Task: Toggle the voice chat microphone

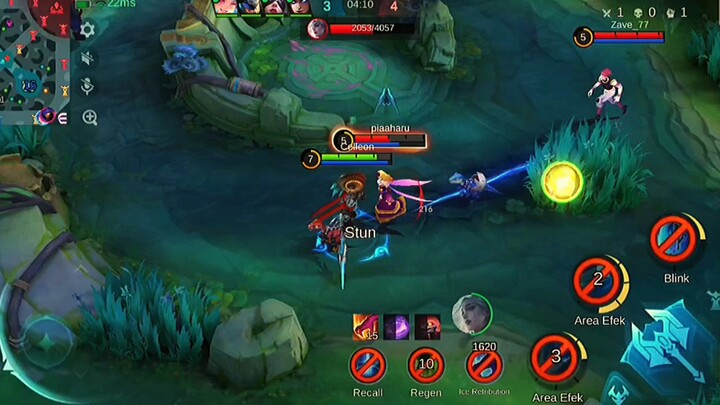Action: point(88,87)
